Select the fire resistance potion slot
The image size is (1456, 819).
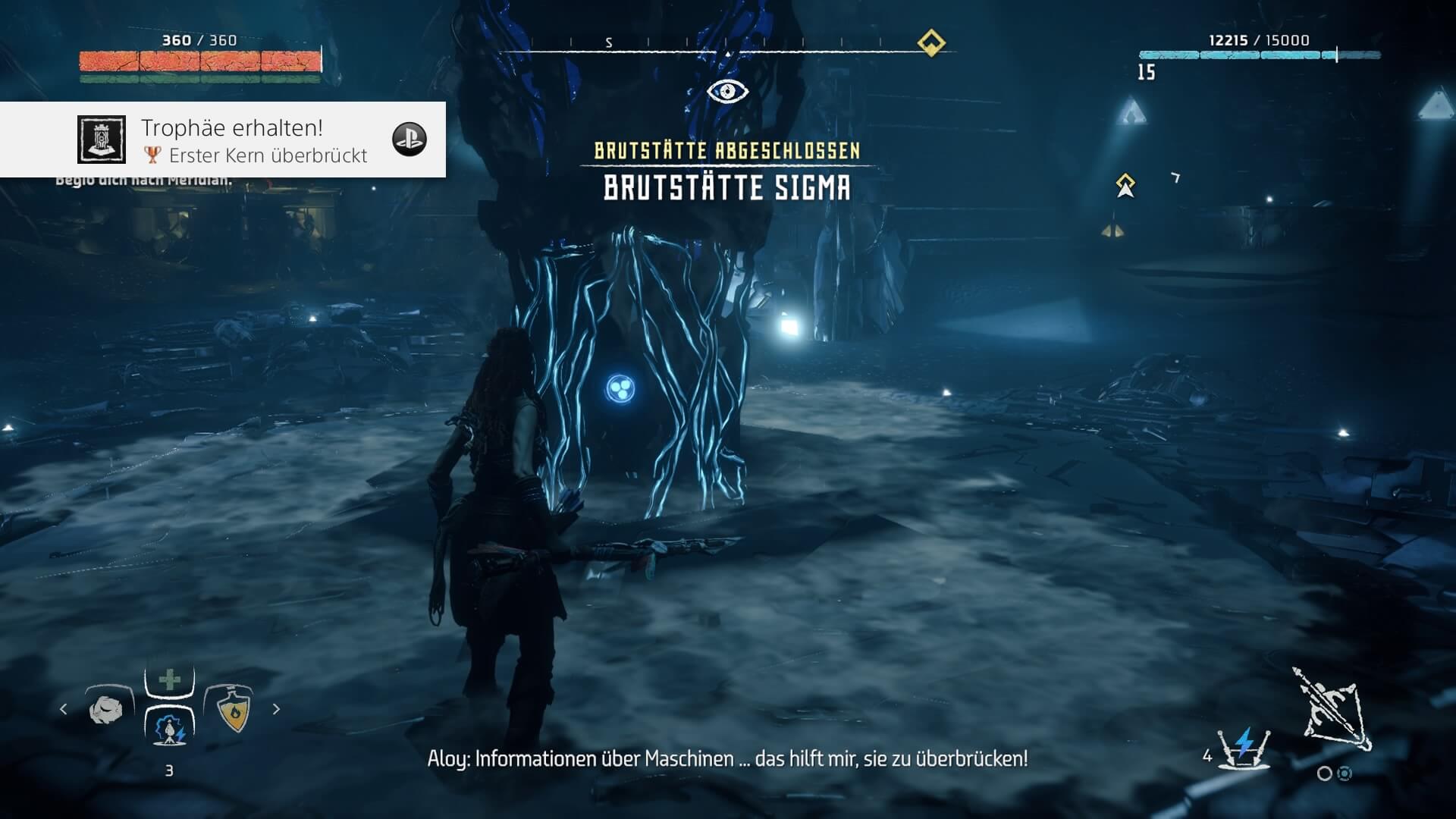(233, 710)
